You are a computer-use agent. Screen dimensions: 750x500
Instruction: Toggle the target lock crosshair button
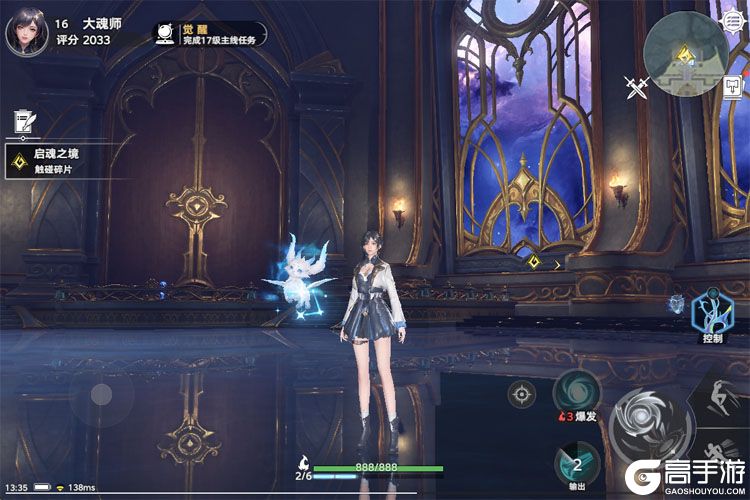tap(521, 394)
